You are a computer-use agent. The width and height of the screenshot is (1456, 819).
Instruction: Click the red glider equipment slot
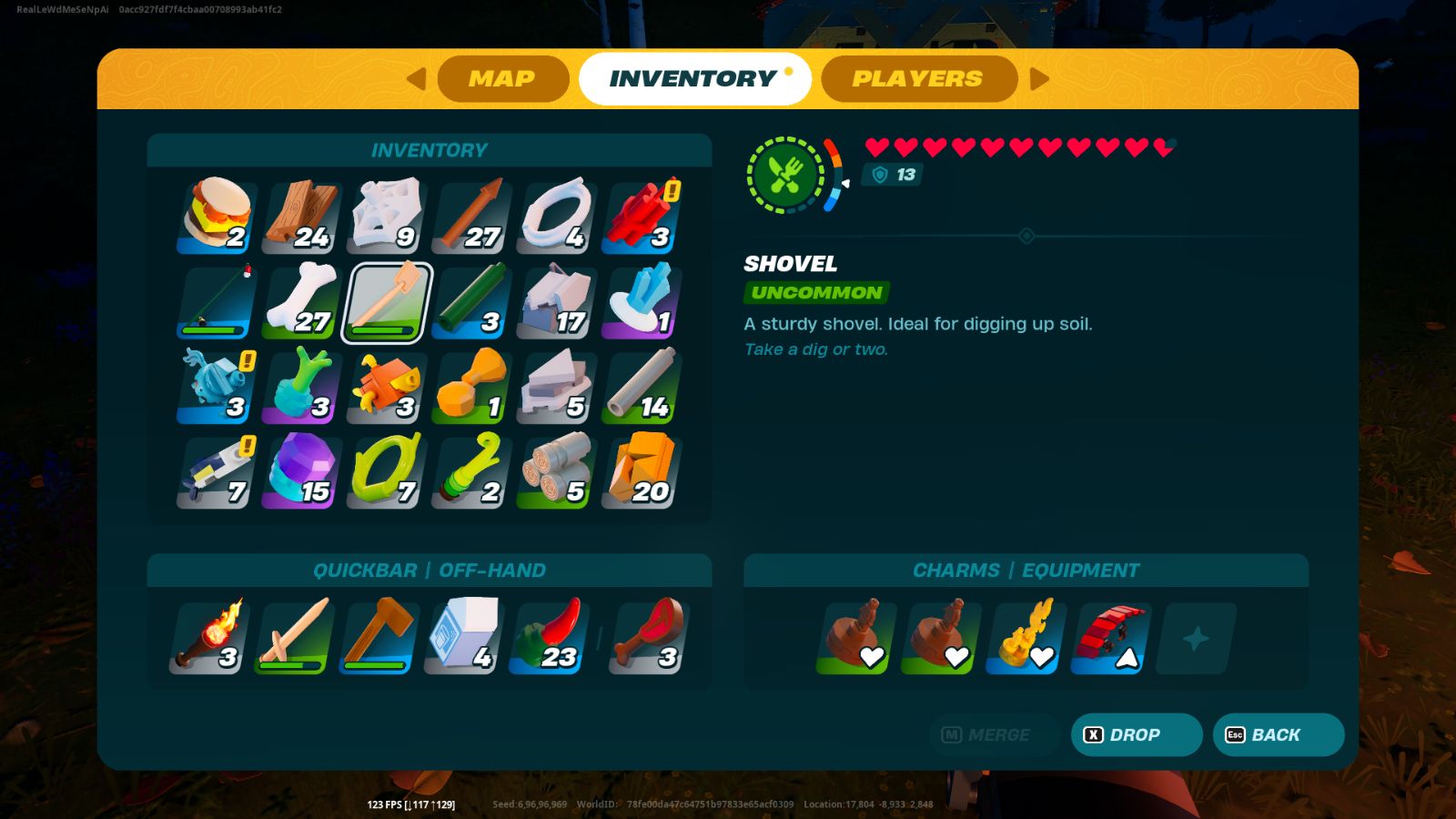(x=1111, y=636)
